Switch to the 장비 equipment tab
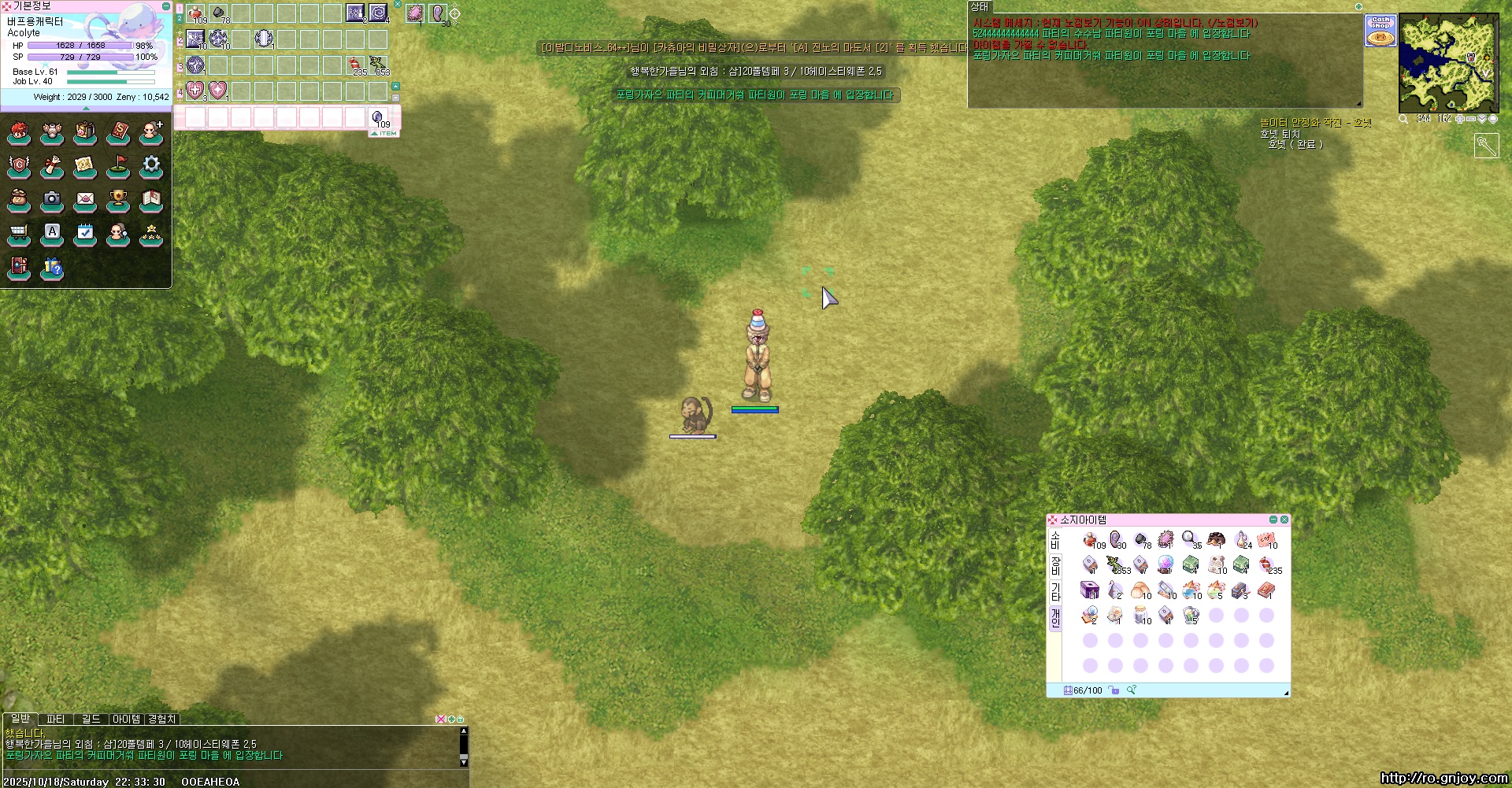 tap(1055, 564)
